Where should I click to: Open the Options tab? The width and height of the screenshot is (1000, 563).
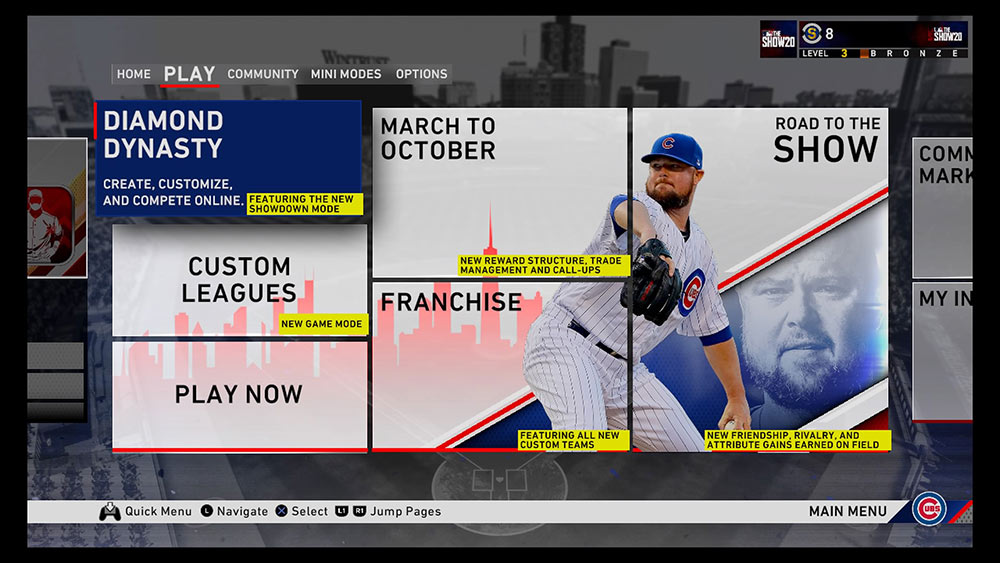click(x=421, y=74)
